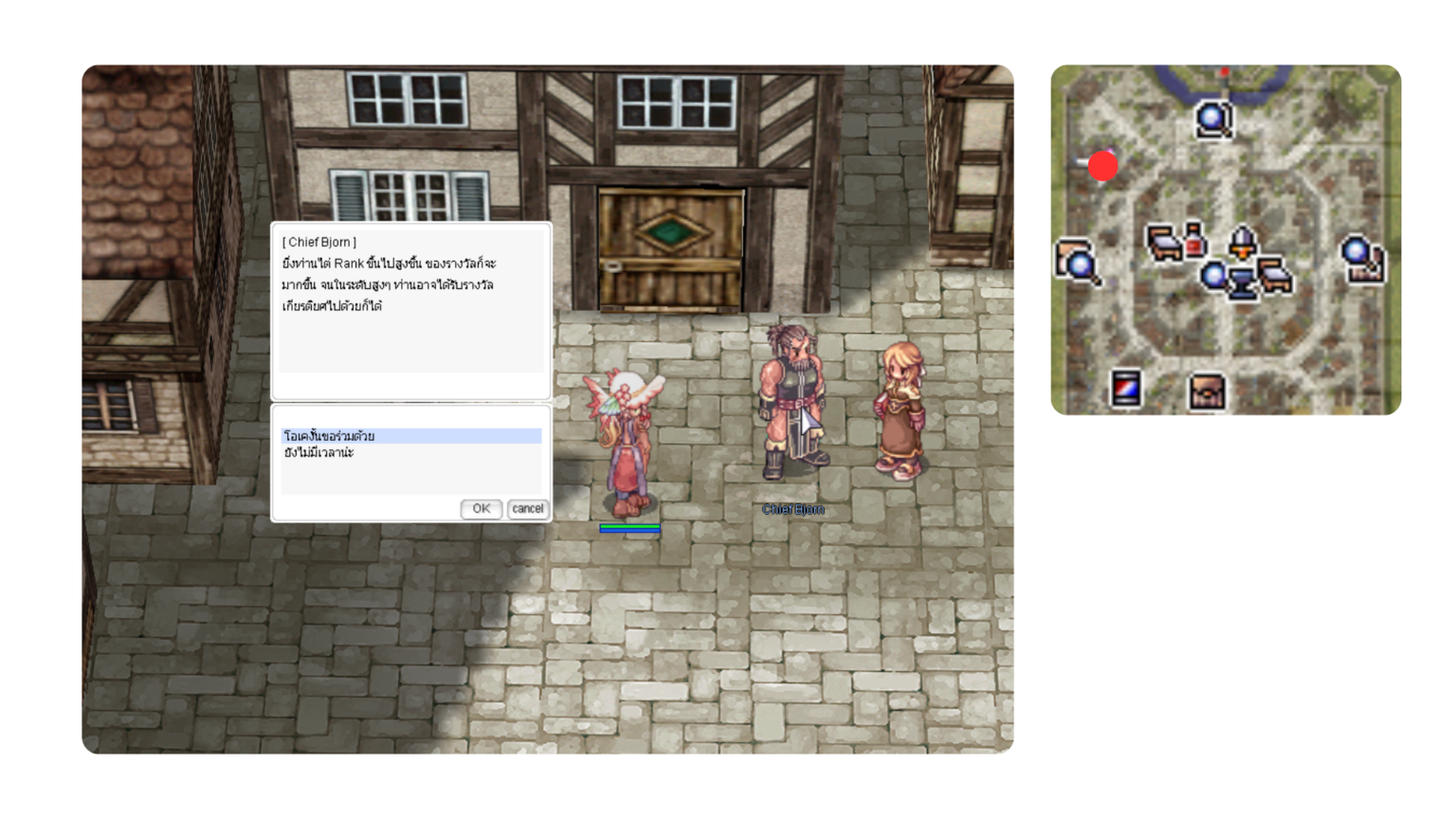This screenshot has height=819, width=1456.
Task: Select the barber pole icon on the minimap
Action: [x=1124, y=388]
